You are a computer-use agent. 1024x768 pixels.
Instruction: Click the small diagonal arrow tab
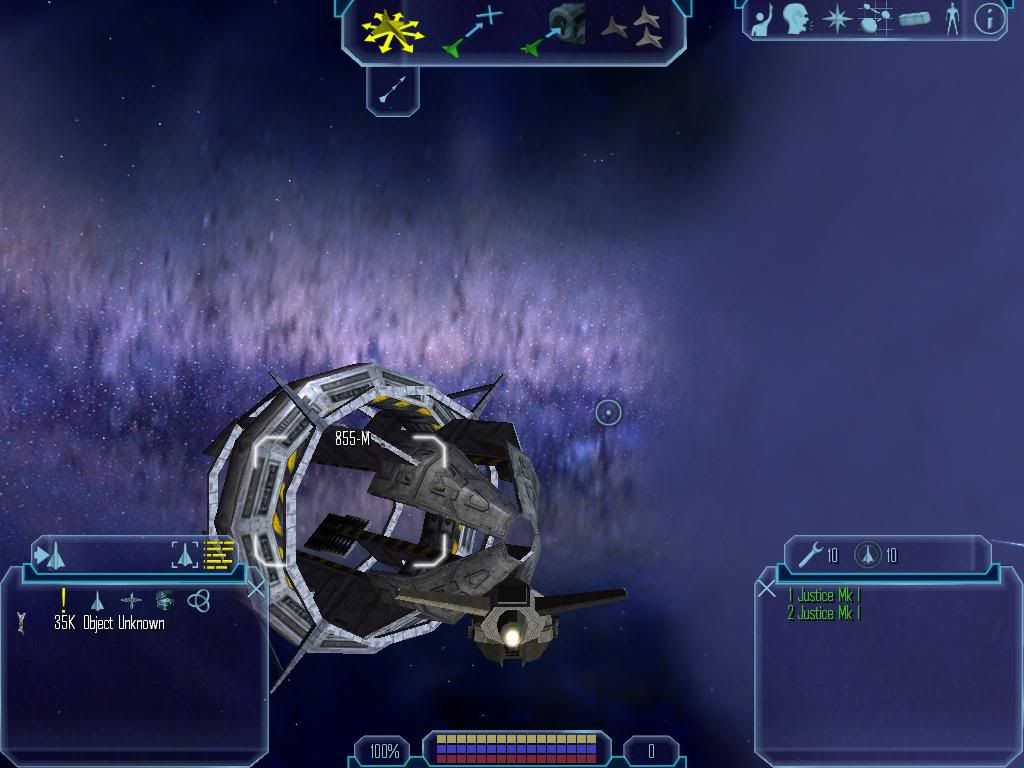point(391,91)
